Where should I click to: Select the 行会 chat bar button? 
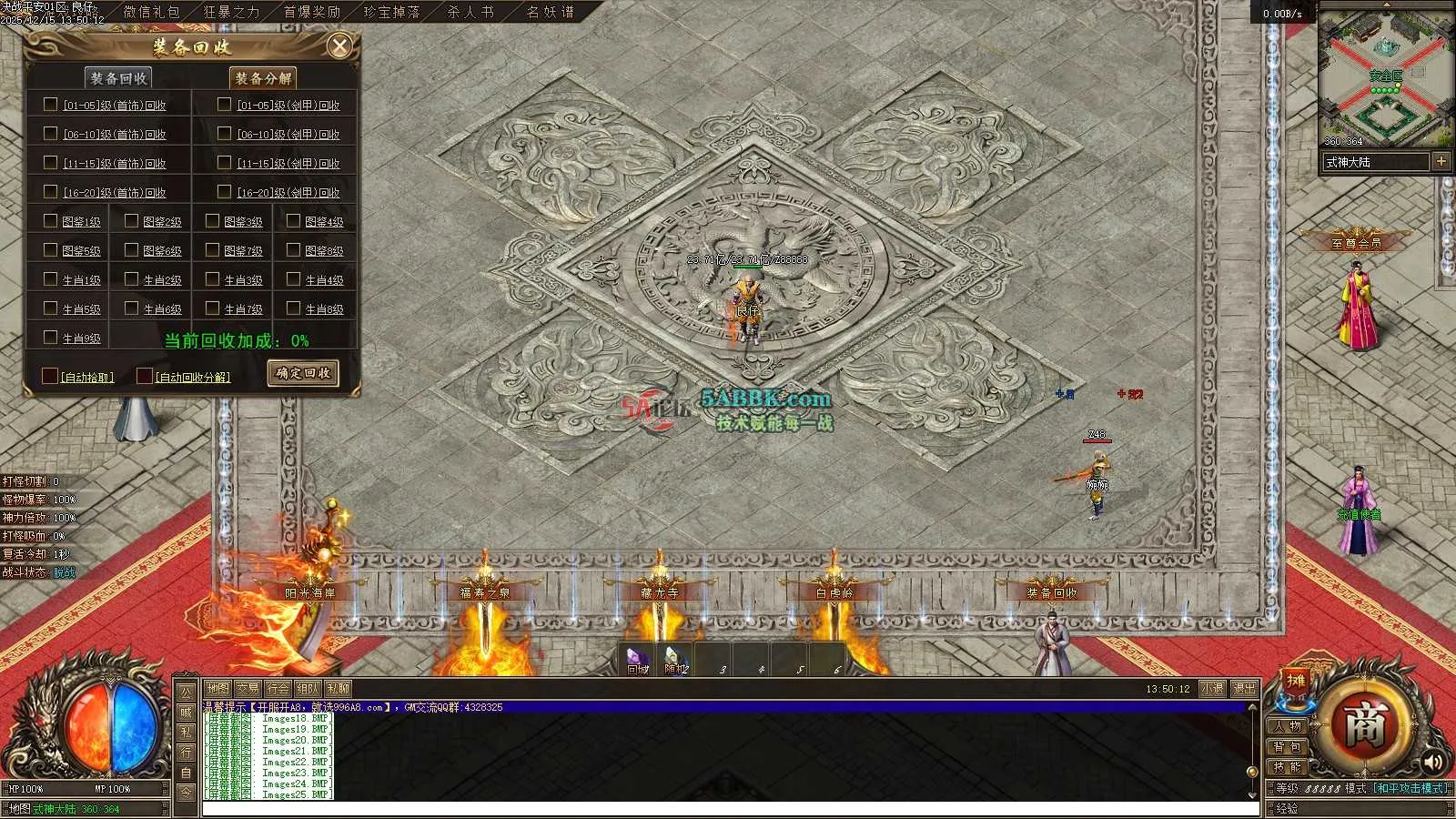278,689
